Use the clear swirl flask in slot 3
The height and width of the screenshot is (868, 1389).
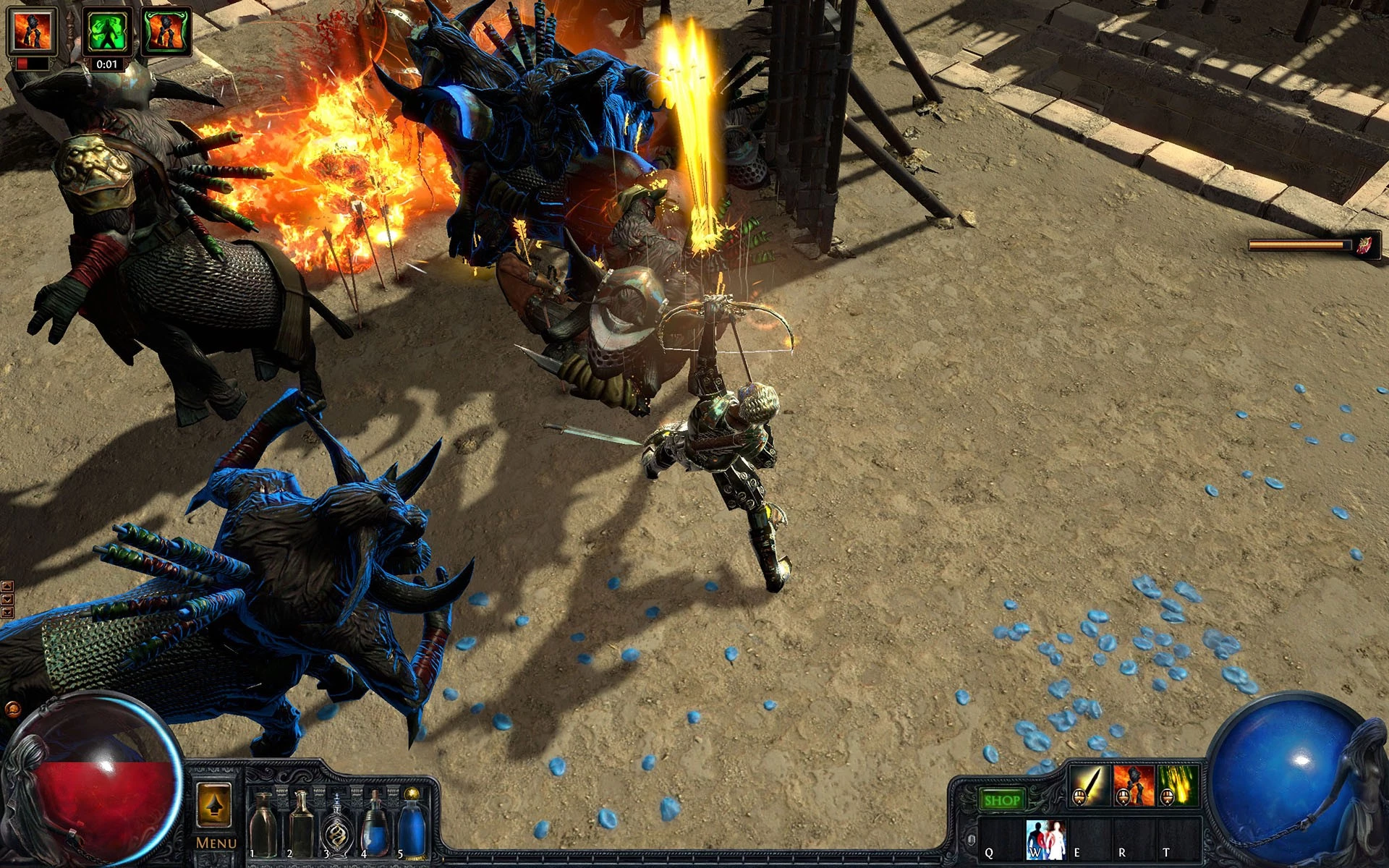coord(337,825)
